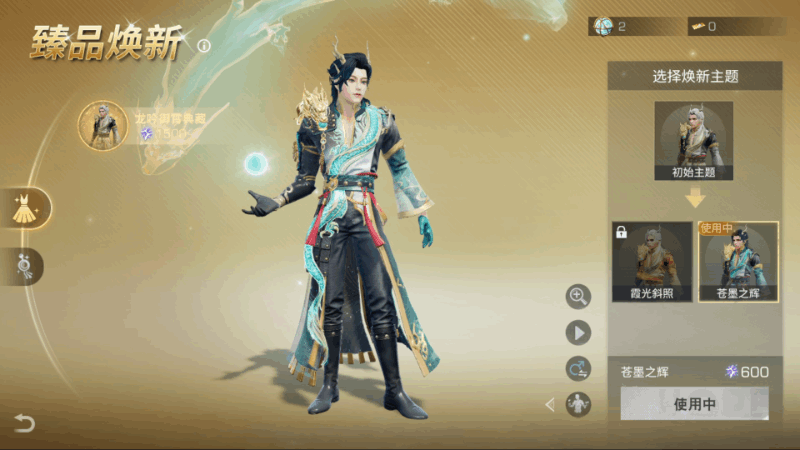800x450 pixels.
Task: Go back with the return arrow
Action: (x=24, y=423)
